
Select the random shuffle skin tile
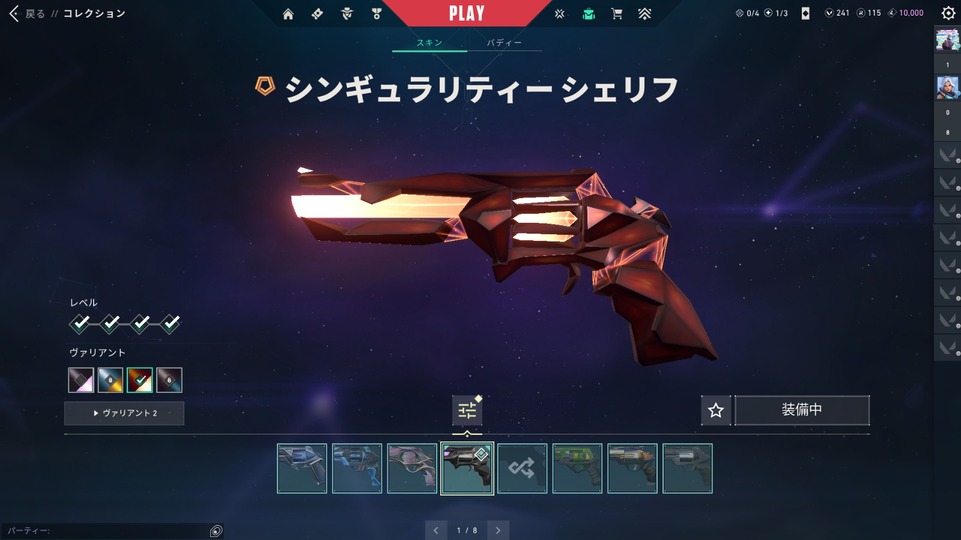click(522, 468)
